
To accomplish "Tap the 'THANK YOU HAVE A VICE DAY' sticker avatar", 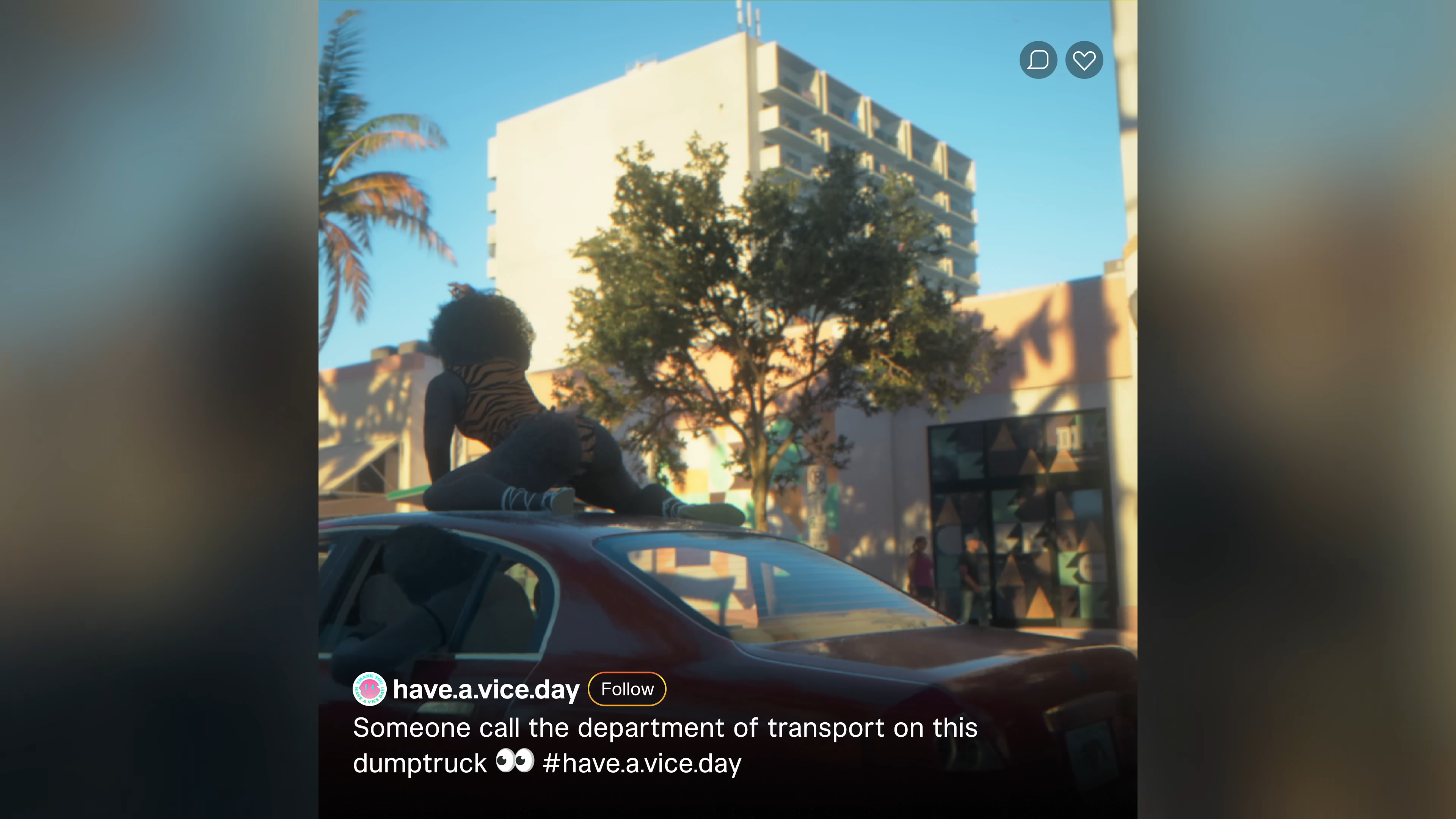I will tap(369, 689).
